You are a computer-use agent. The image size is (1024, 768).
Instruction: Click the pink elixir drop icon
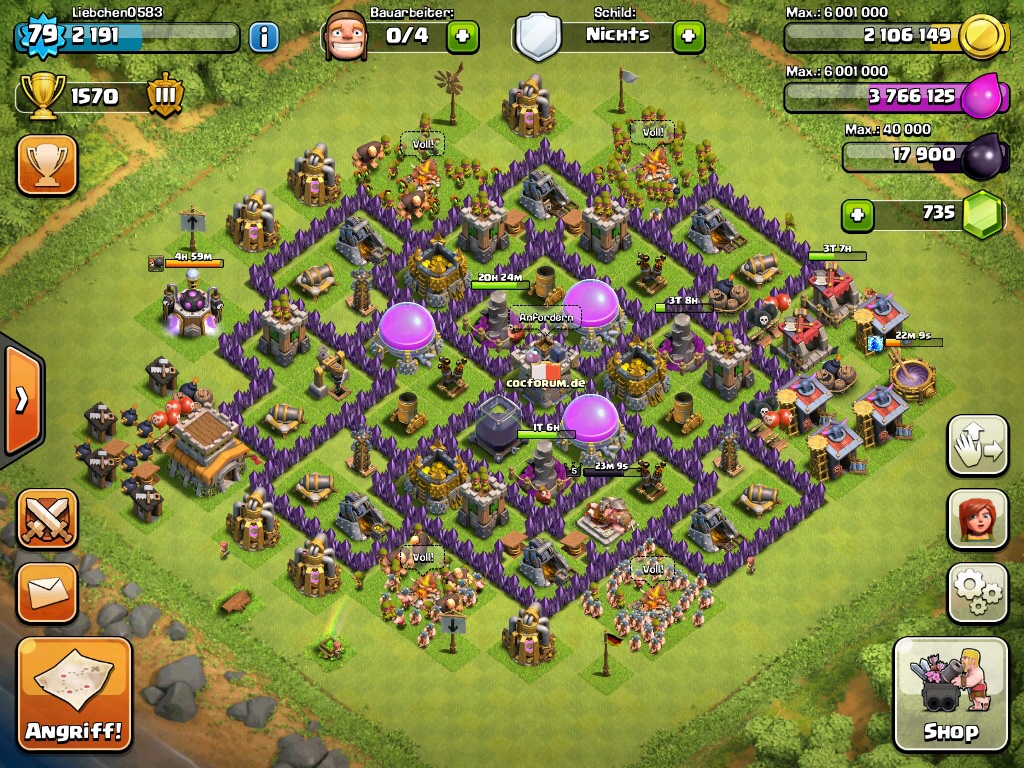coord(982,97)
